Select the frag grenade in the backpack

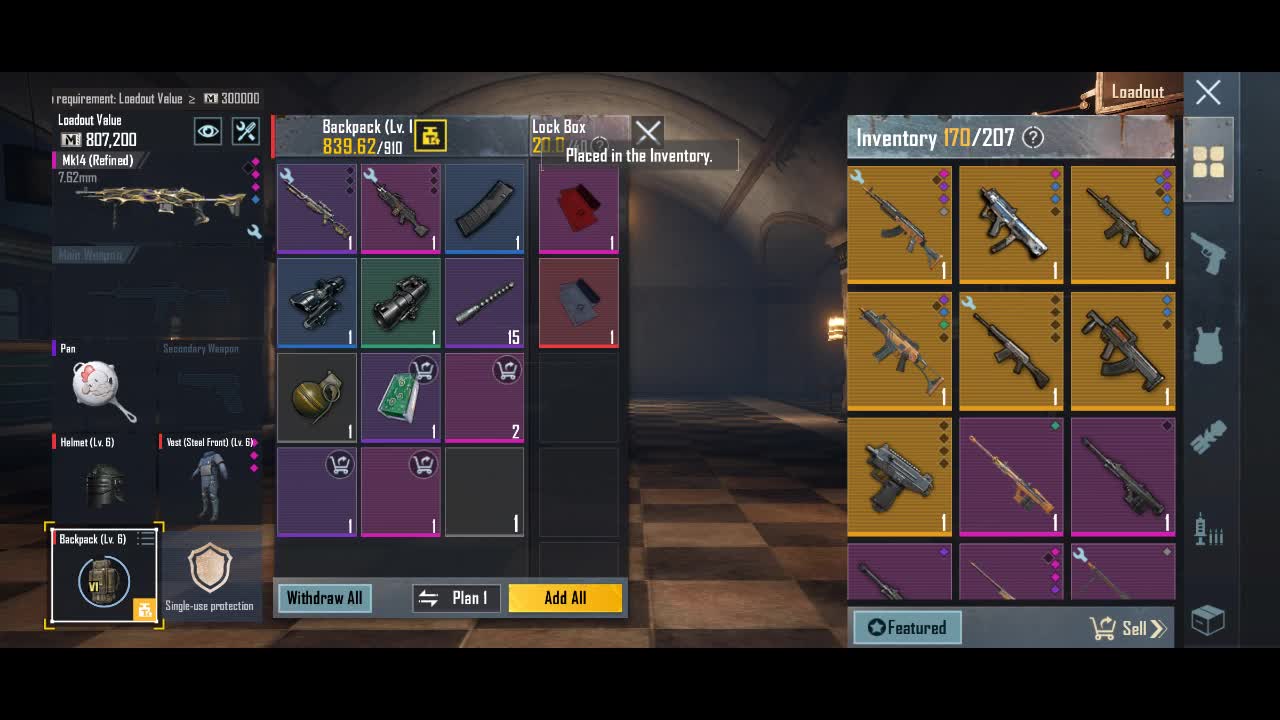(x=317, y=397)
